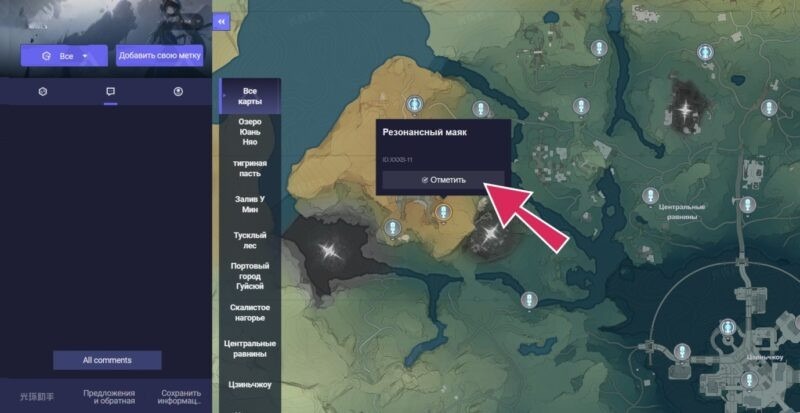Select the Скалистое нагорье region
This screenshot has height=413, width=800.
pos(250,313)
